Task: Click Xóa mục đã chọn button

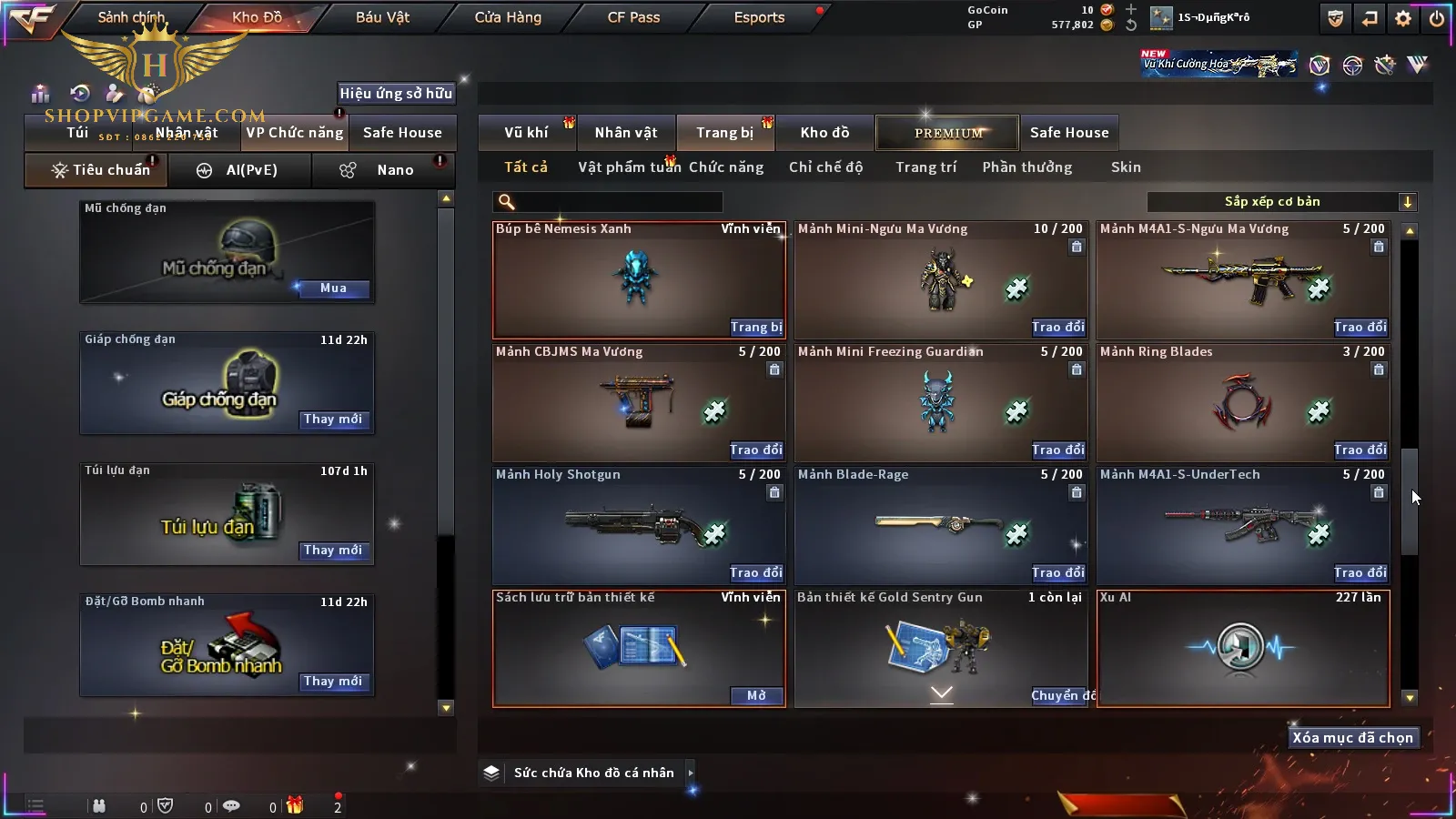Action: [1352, 738]
